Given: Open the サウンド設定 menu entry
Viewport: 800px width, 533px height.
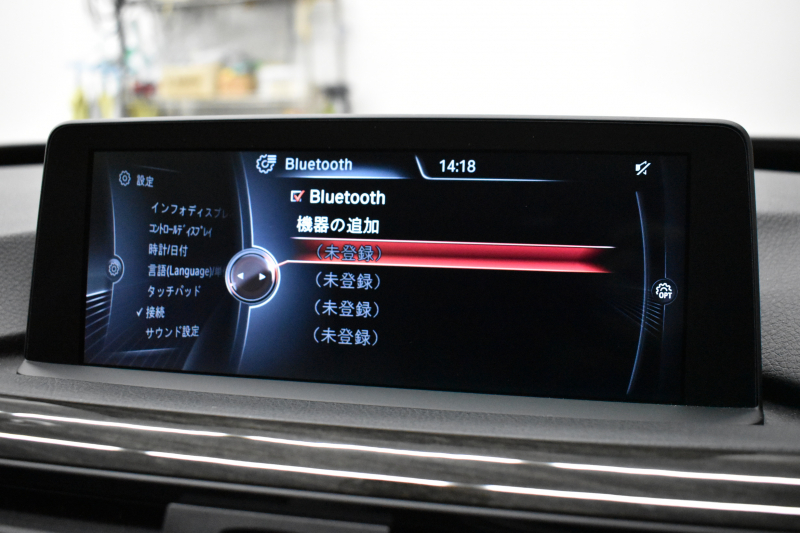Looking at the screenshot, I should click(x=172, y=332).
